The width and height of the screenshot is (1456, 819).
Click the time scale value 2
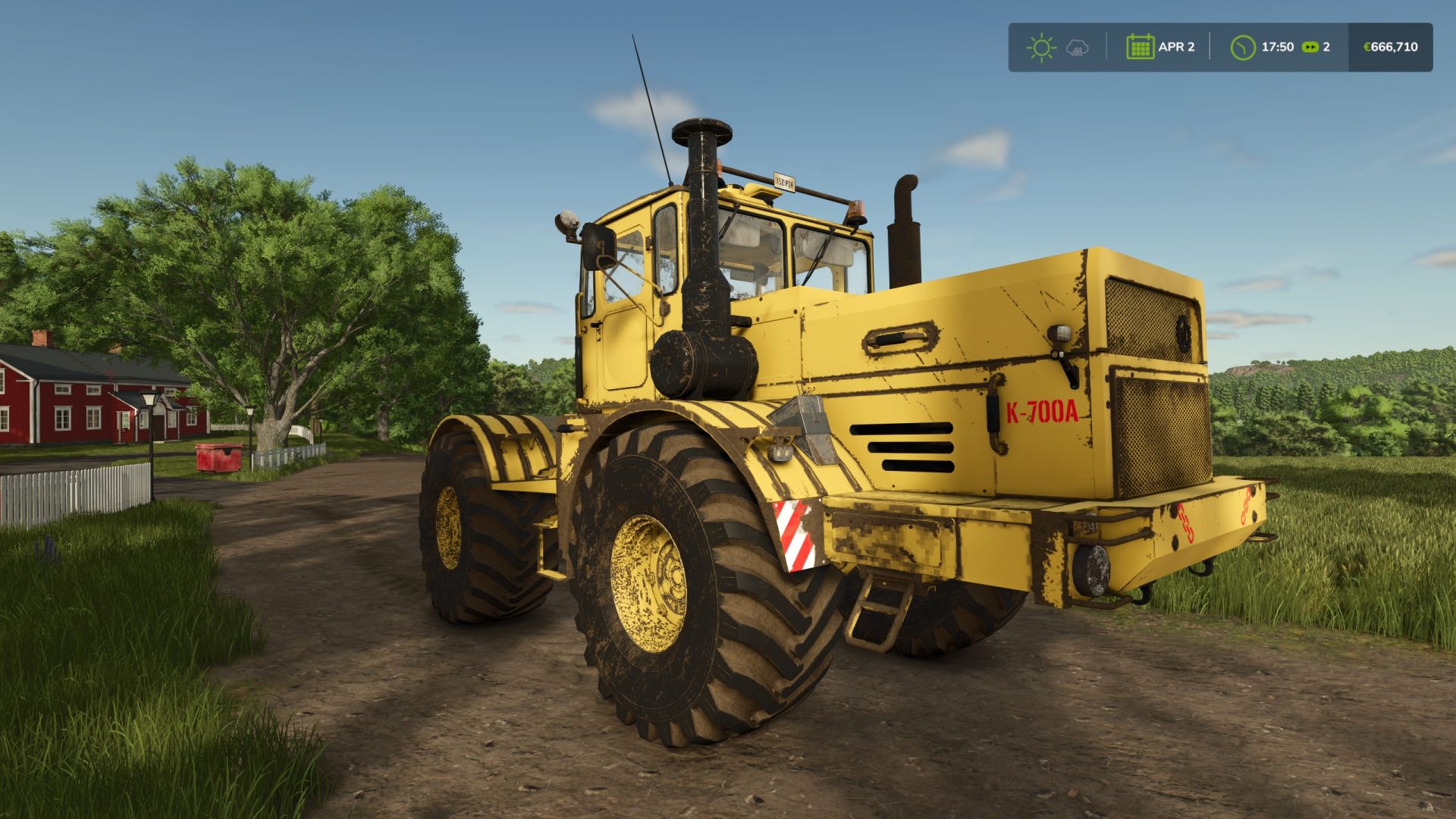pos(1328,46)
